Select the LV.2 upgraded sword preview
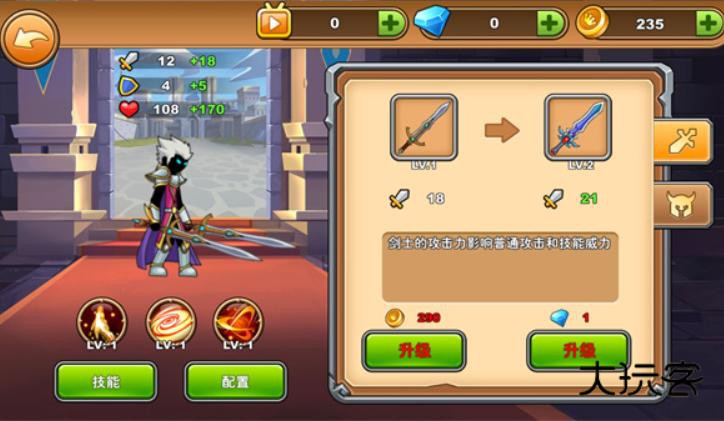Image resolution: width=724 pixels, height=421 pixels. click(577, 127)
